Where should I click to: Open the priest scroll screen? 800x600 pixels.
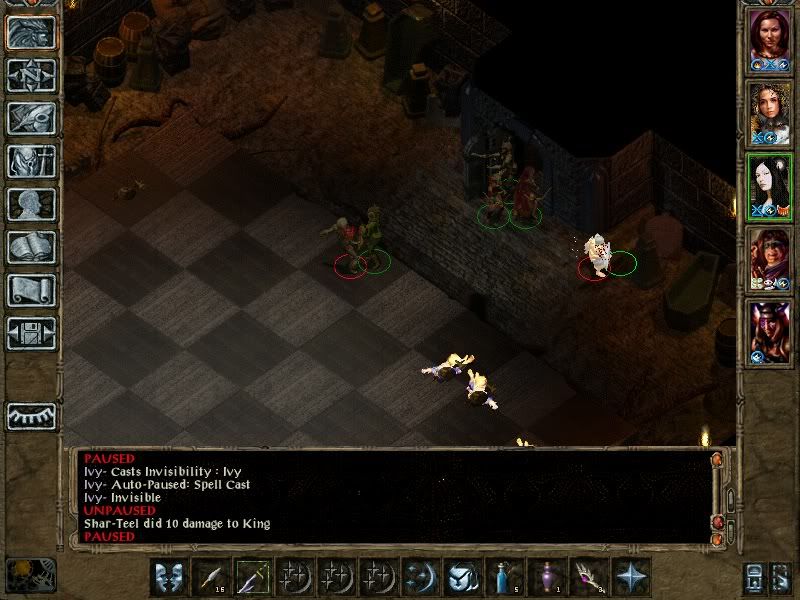(31, 290)
